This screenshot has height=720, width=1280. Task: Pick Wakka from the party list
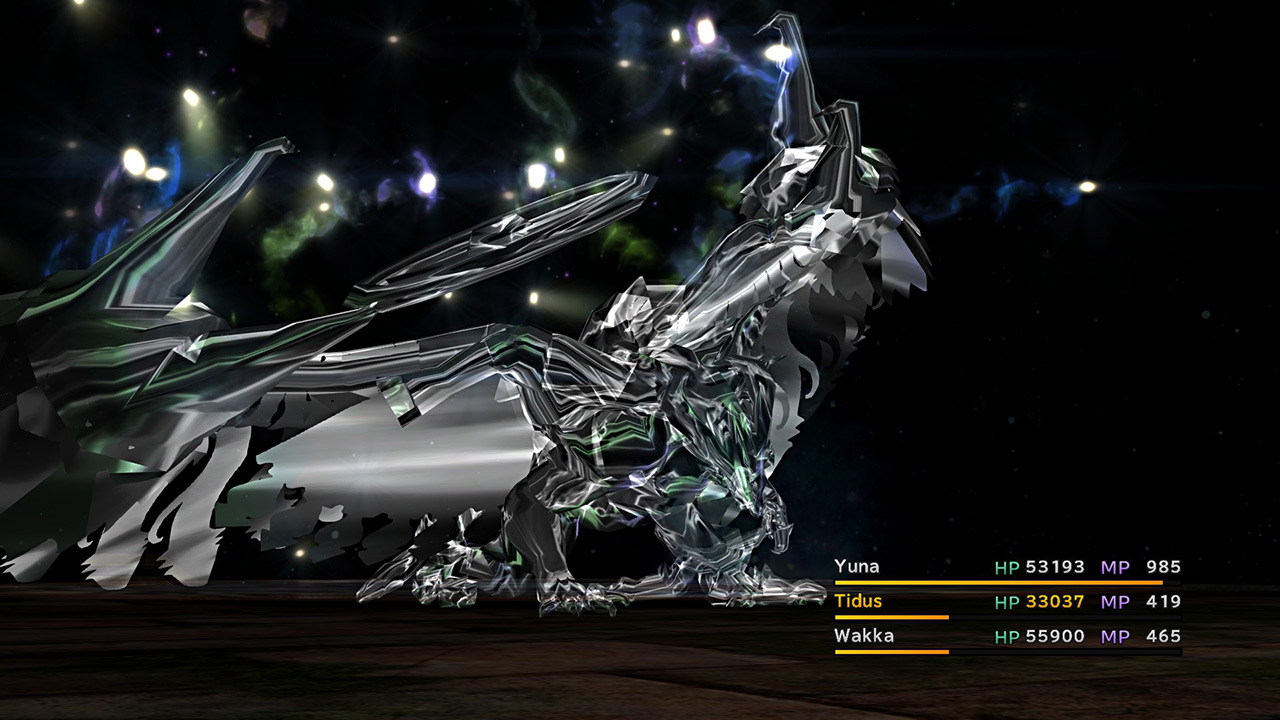click(x=864, y=636)
